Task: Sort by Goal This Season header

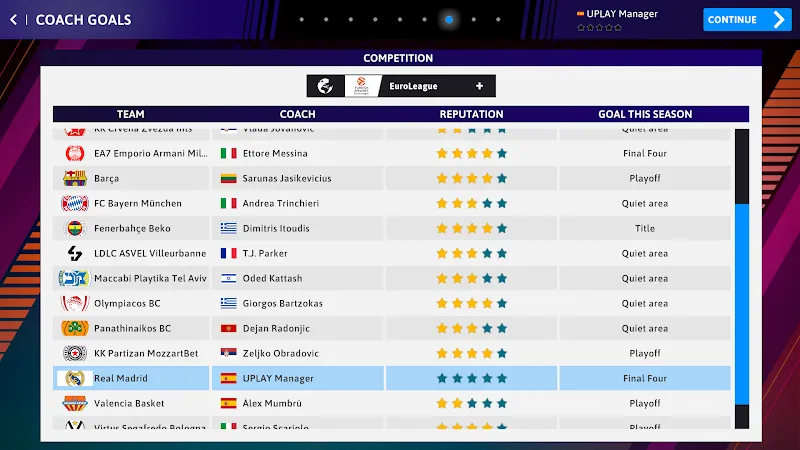Action: [645, 114]
